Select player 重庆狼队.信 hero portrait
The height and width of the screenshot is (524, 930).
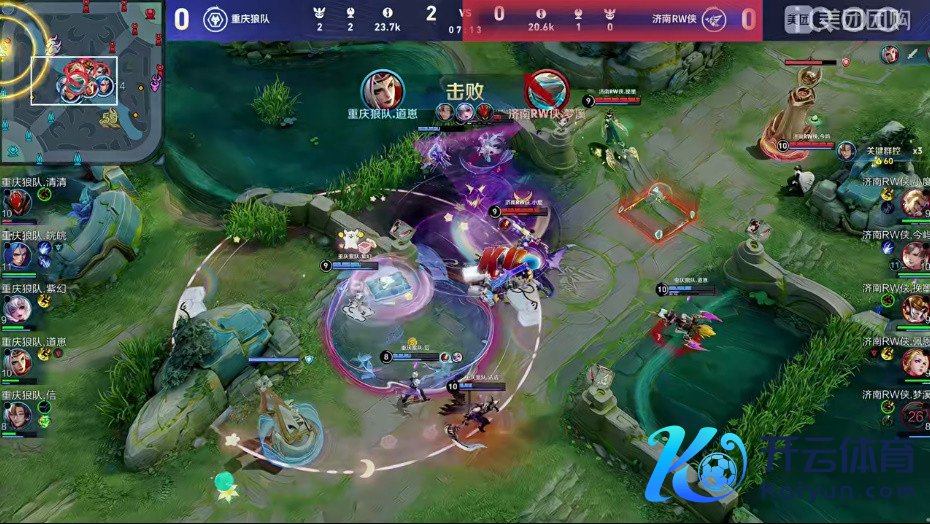pos(18,415)
